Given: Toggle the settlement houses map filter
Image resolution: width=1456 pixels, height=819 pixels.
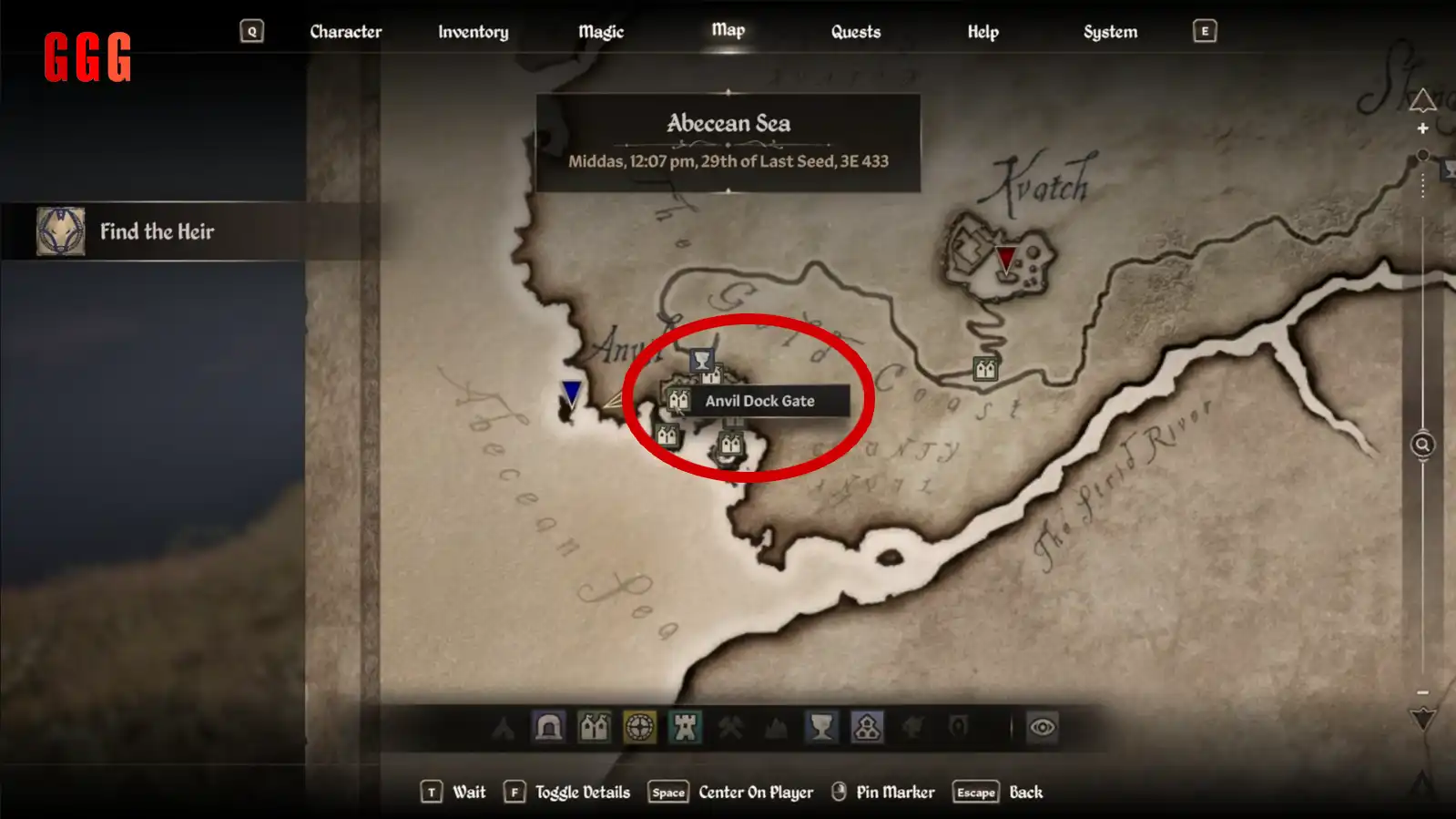Looking at the screenshot, I should (x=867, y=727).
